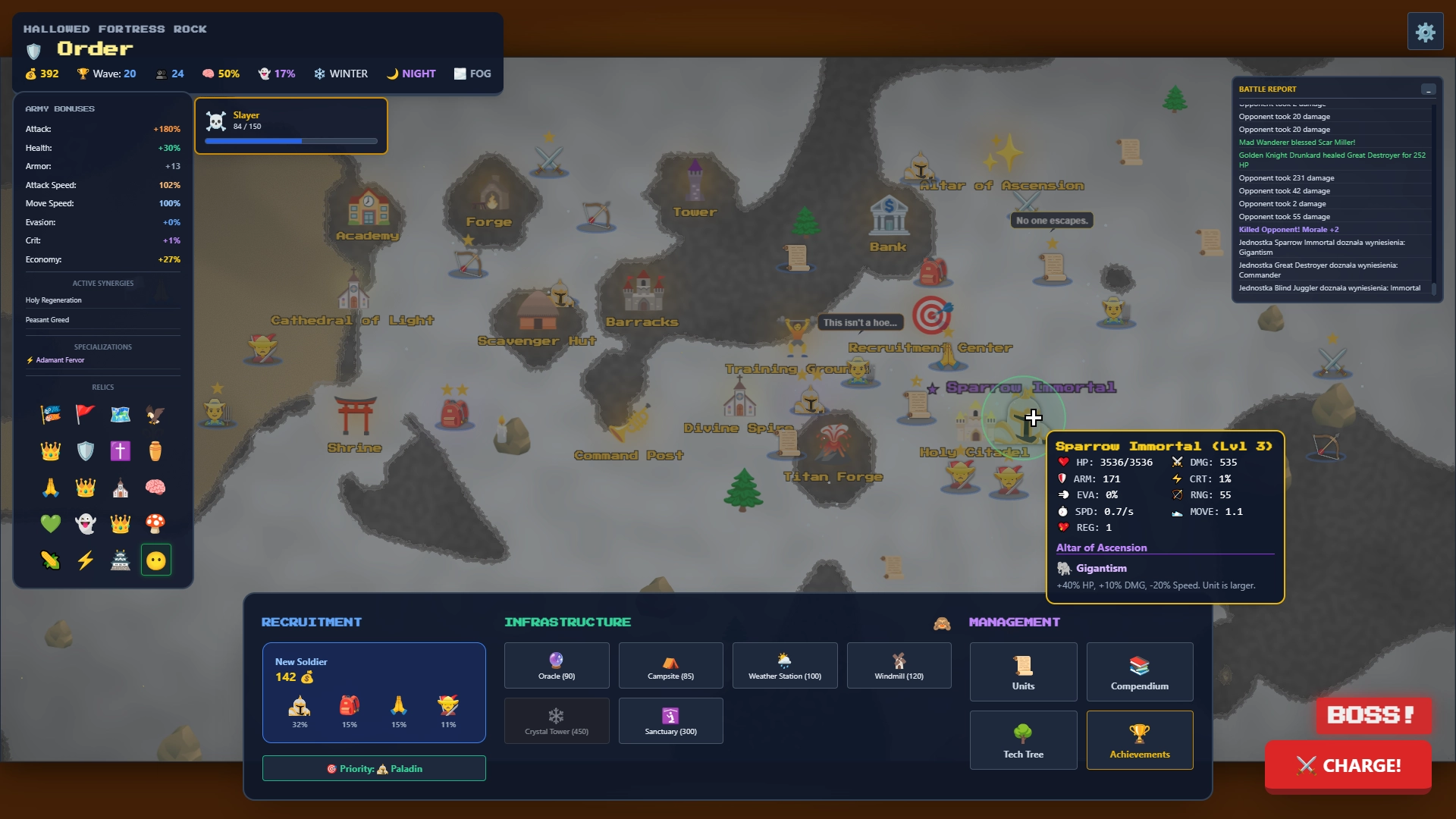Open the Units scroll in Management
The height and width of the screenshot is (819, 1456).
1023,671
